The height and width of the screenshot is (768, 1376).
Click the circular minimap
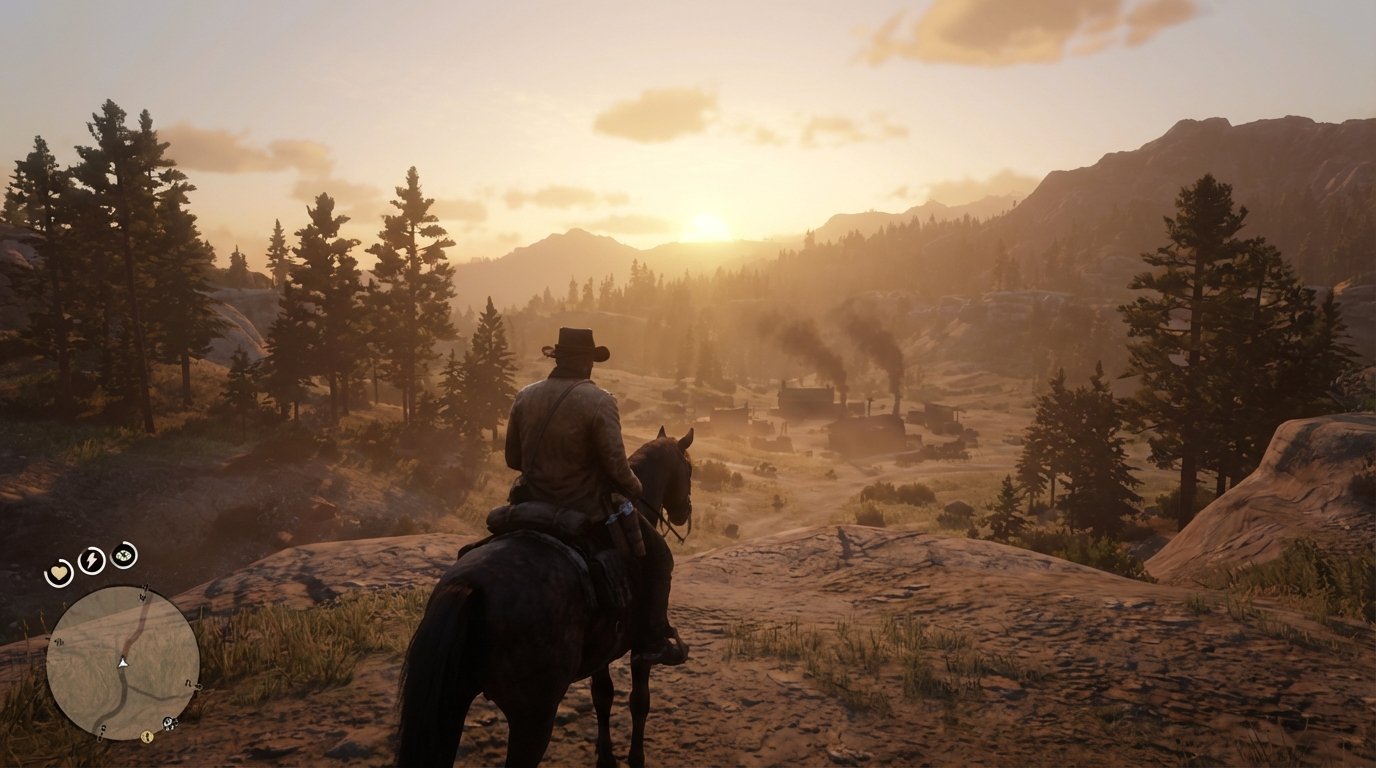pyautogui.click(x=123, y=655)
